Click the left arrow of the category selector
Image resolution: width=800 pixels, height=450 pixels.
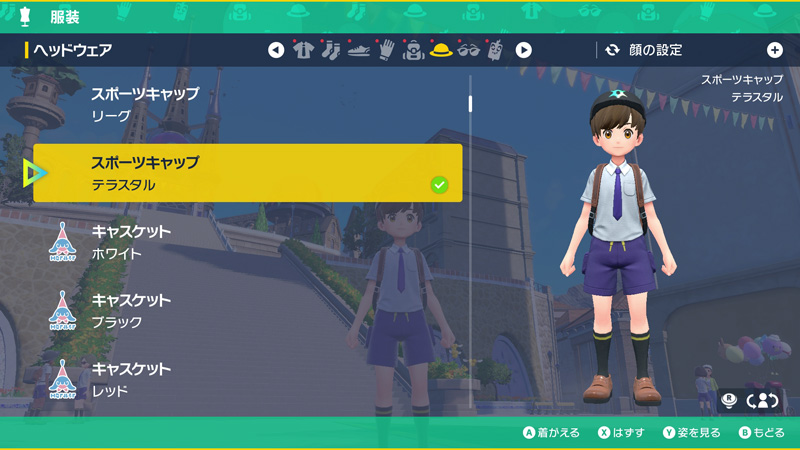coord(276,50)
